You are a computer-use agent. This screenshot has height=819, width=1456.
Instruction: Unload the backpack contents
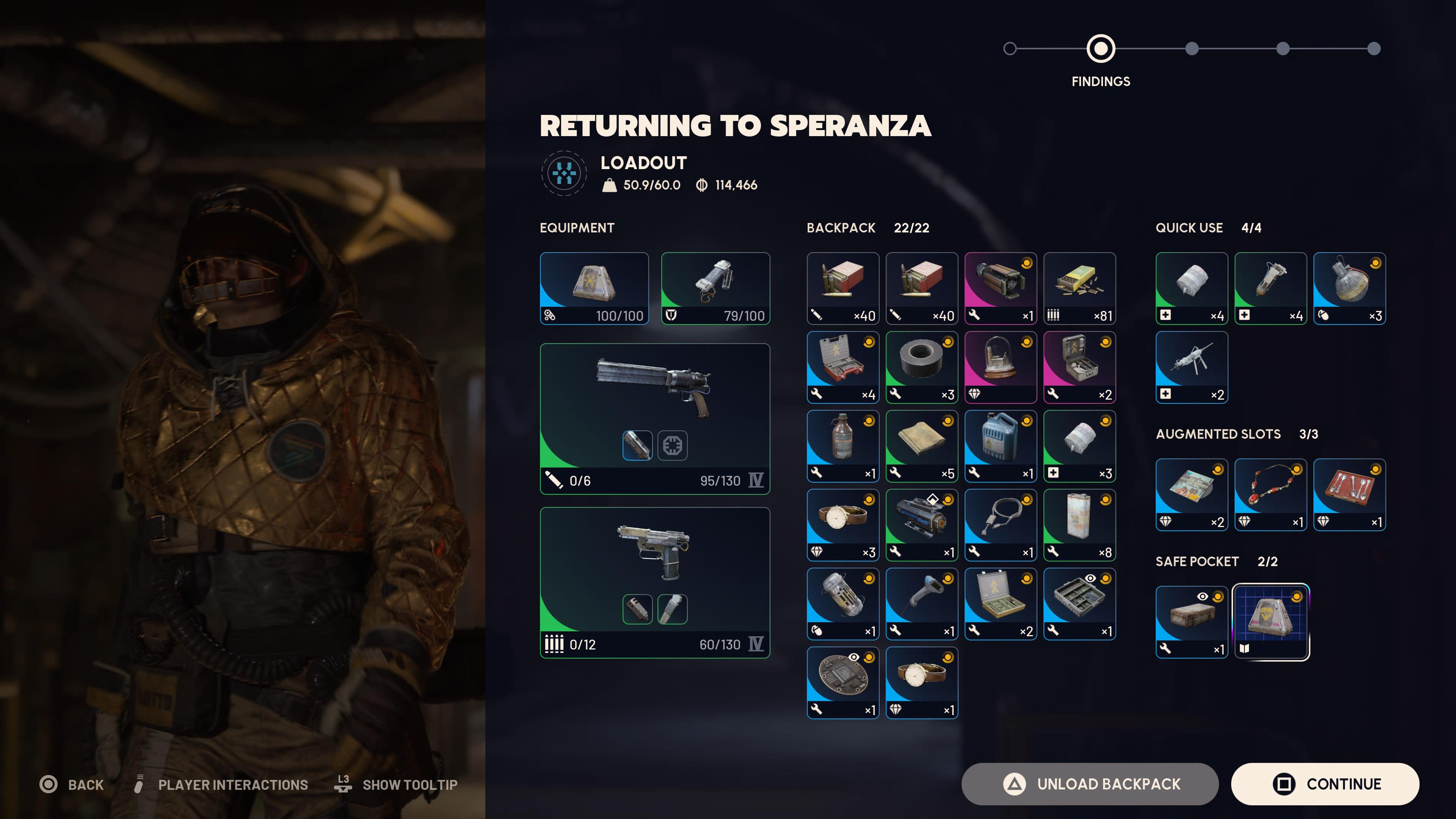point(1089,784)
